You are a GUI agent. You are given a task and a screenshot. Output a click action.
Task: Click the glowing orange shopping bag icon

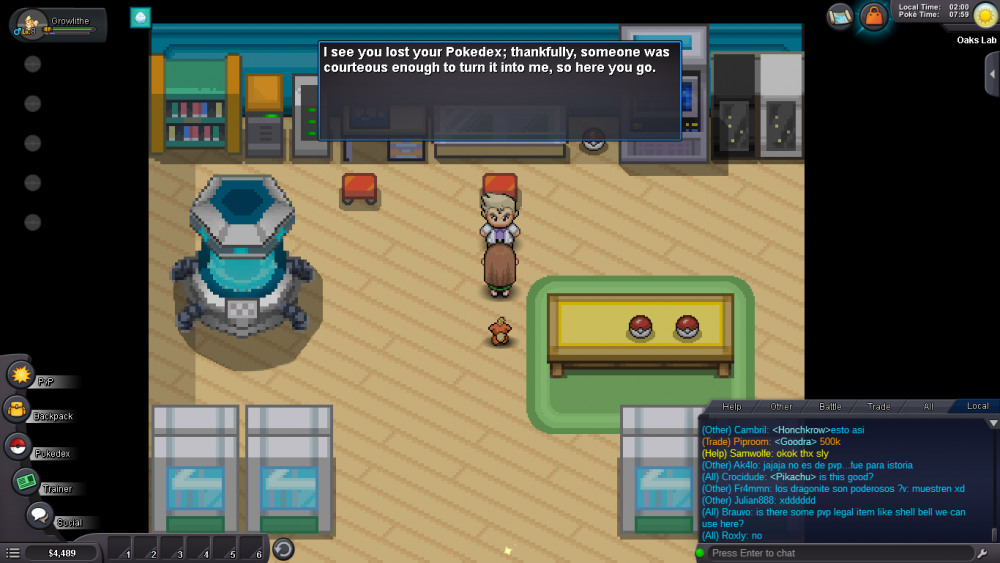(x=874, y=16)
